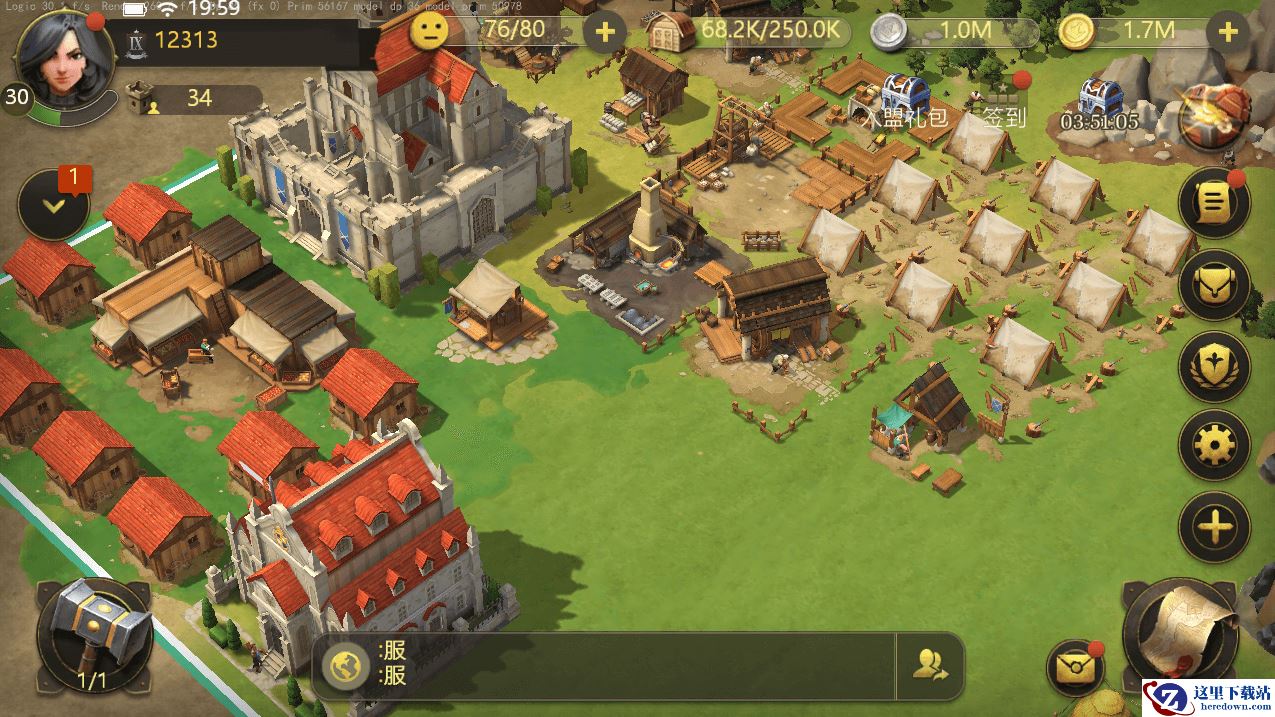Open the backpack inventory button
The height and width of the screenshot is (717, 1275).
pyautogui.click(x=1214, y=285)
